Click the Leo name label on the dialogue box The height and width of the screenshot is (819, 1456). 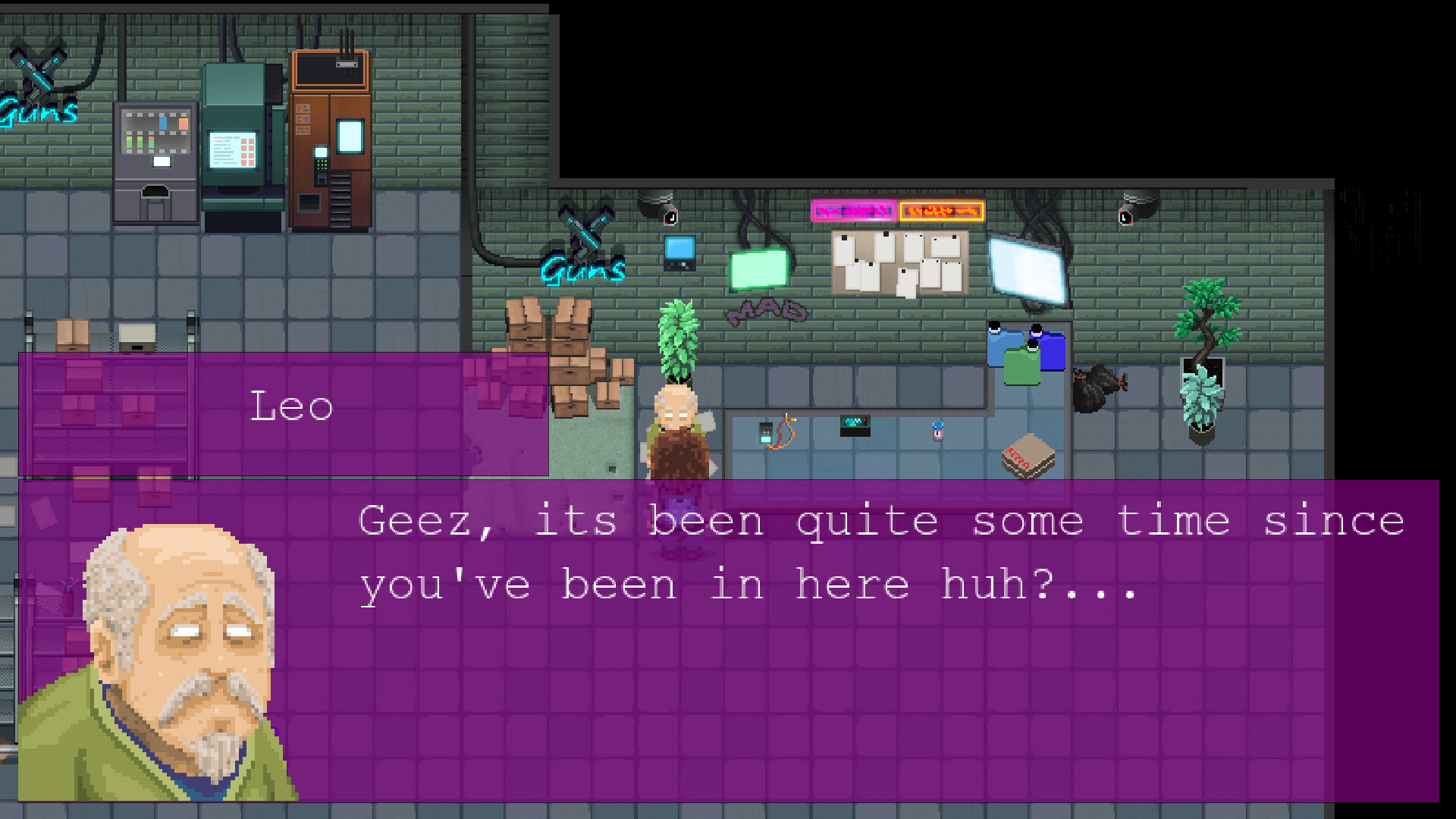(x=293, y=406)
